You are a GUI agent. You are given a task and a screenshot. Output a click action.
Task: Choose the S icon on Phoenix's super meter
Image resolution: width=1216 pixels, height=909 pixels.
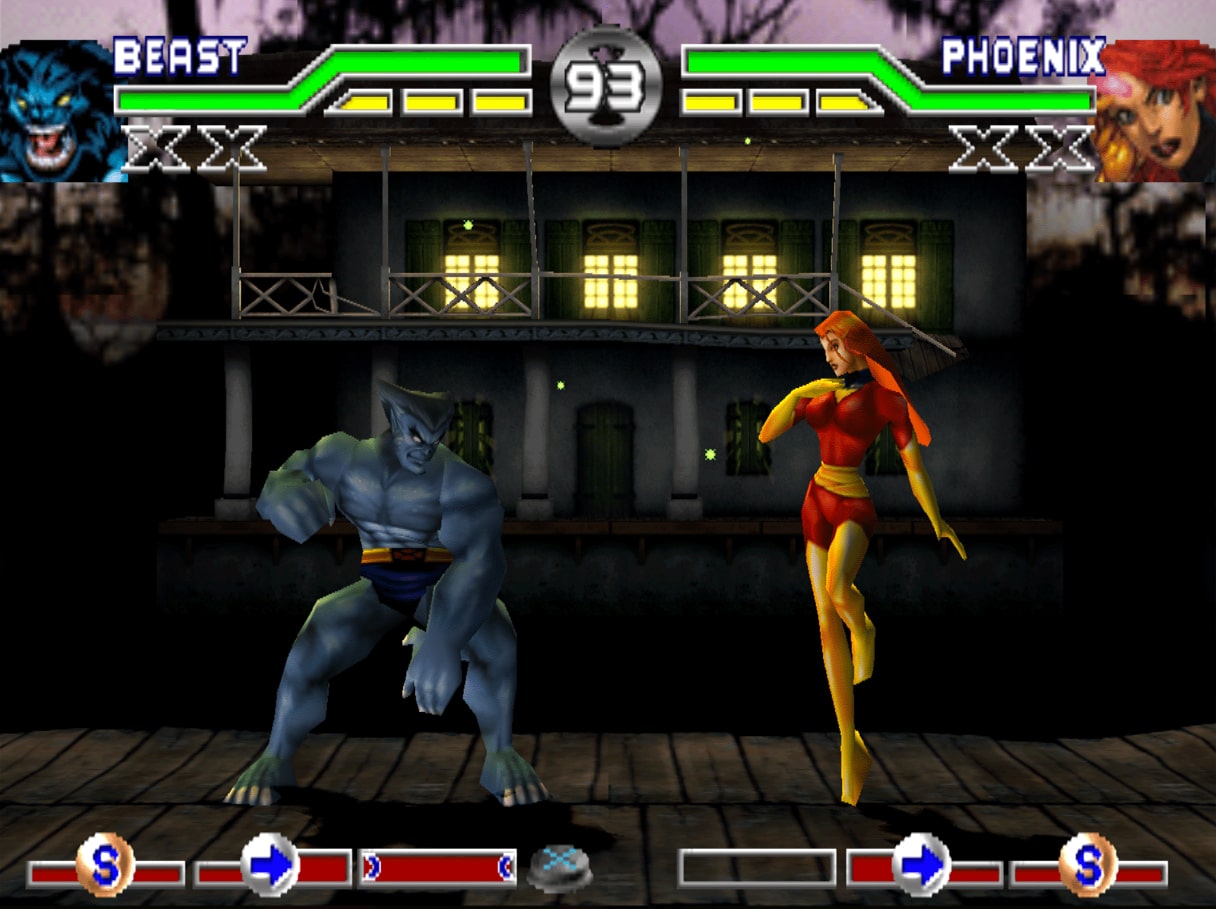(x=1088, y=862)
